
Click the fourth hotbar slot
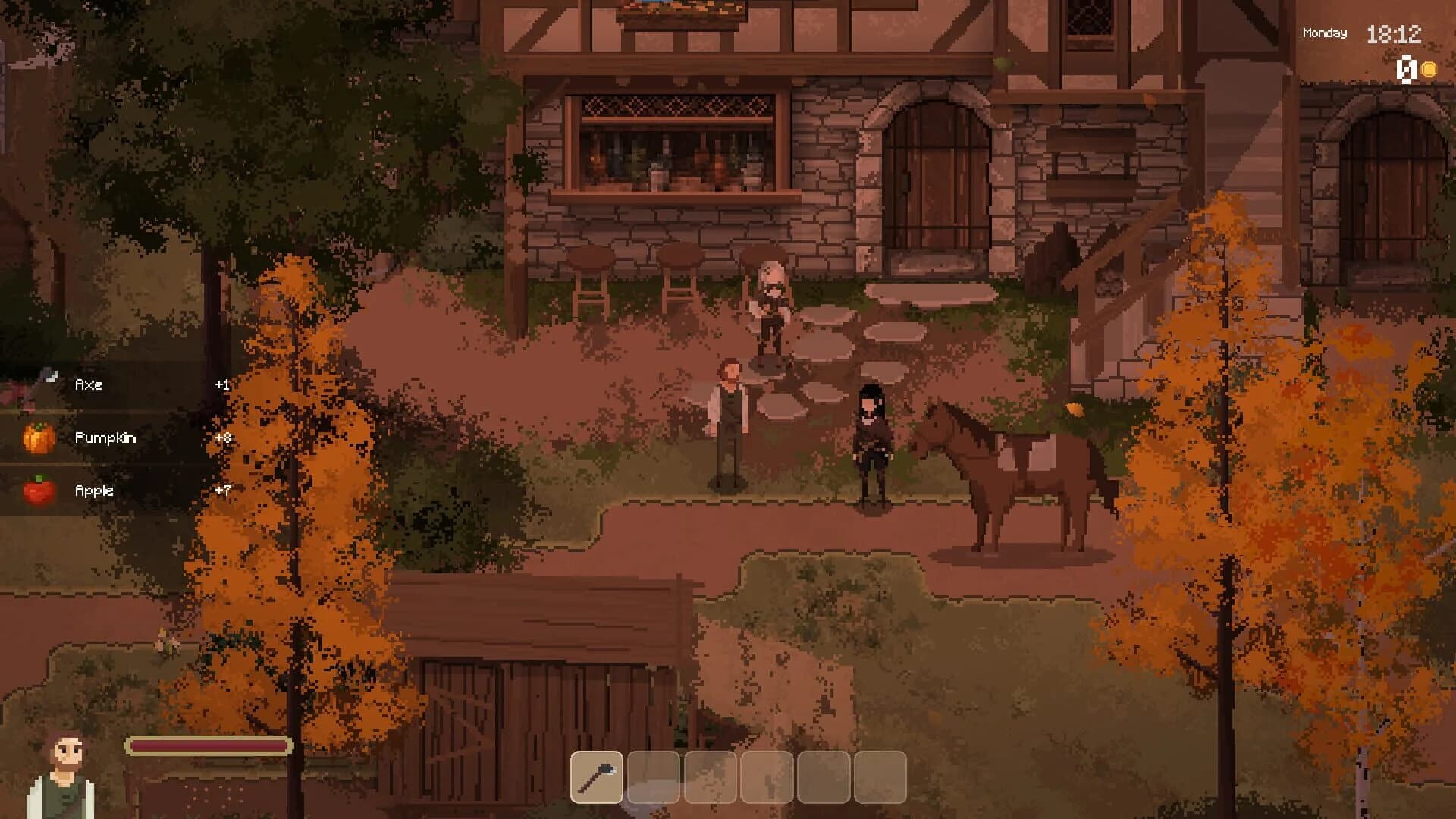tap(767, 775)
